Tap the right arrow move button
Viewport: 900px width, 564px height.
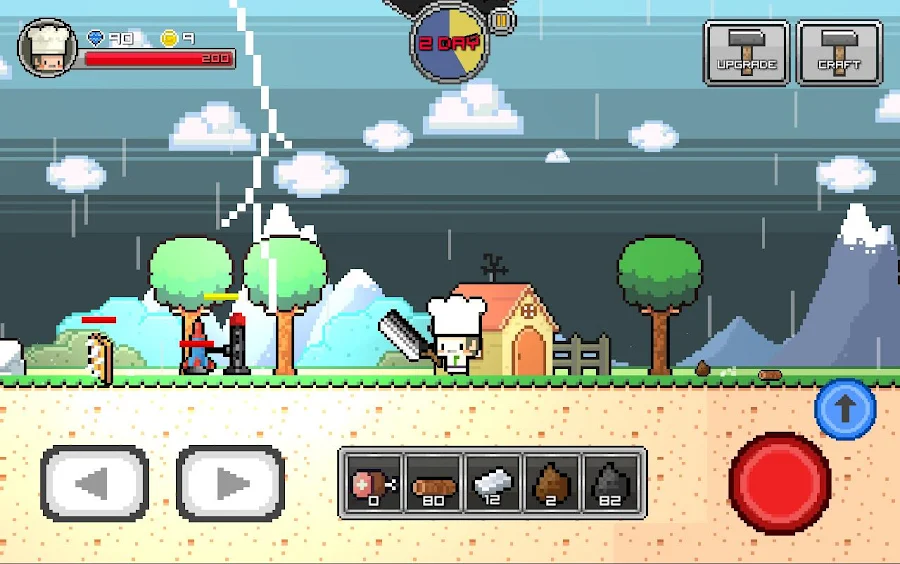click(x=231, y=484)
